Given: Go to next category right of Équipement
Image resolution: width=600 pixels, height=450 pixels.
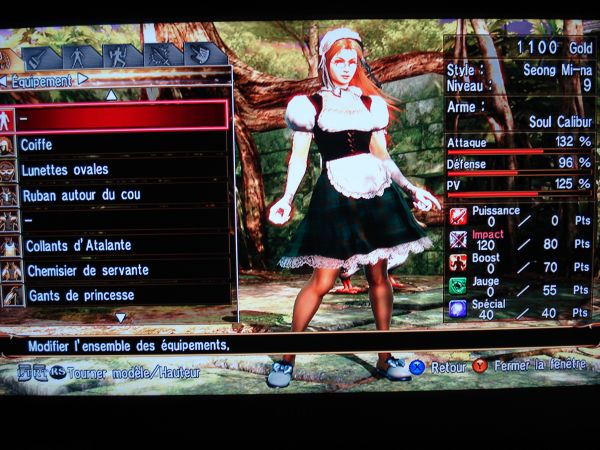Looking at the screenshot, I should 82,79.
